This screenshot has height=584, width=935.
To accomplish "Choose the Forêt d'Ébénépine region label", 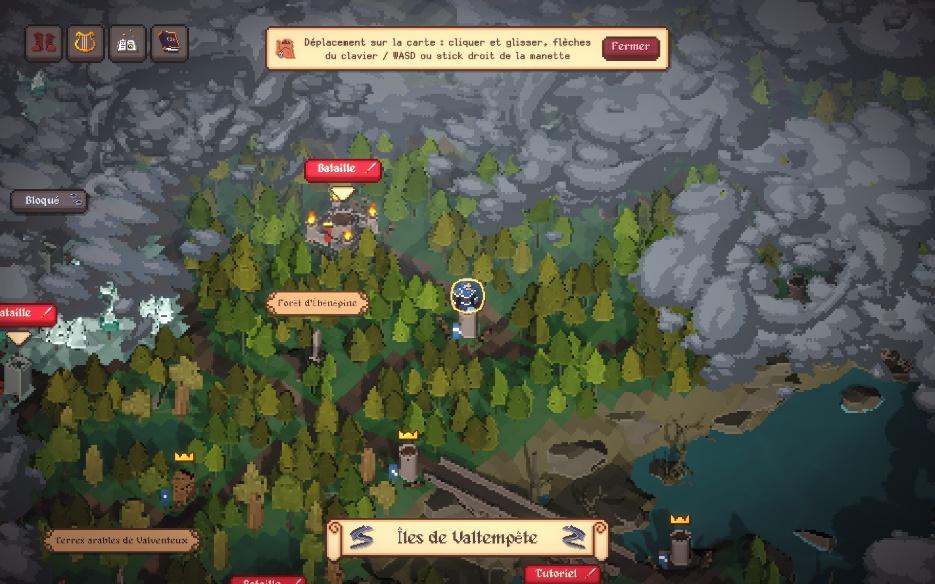I will pyautogui.click(x=318, y=303).
